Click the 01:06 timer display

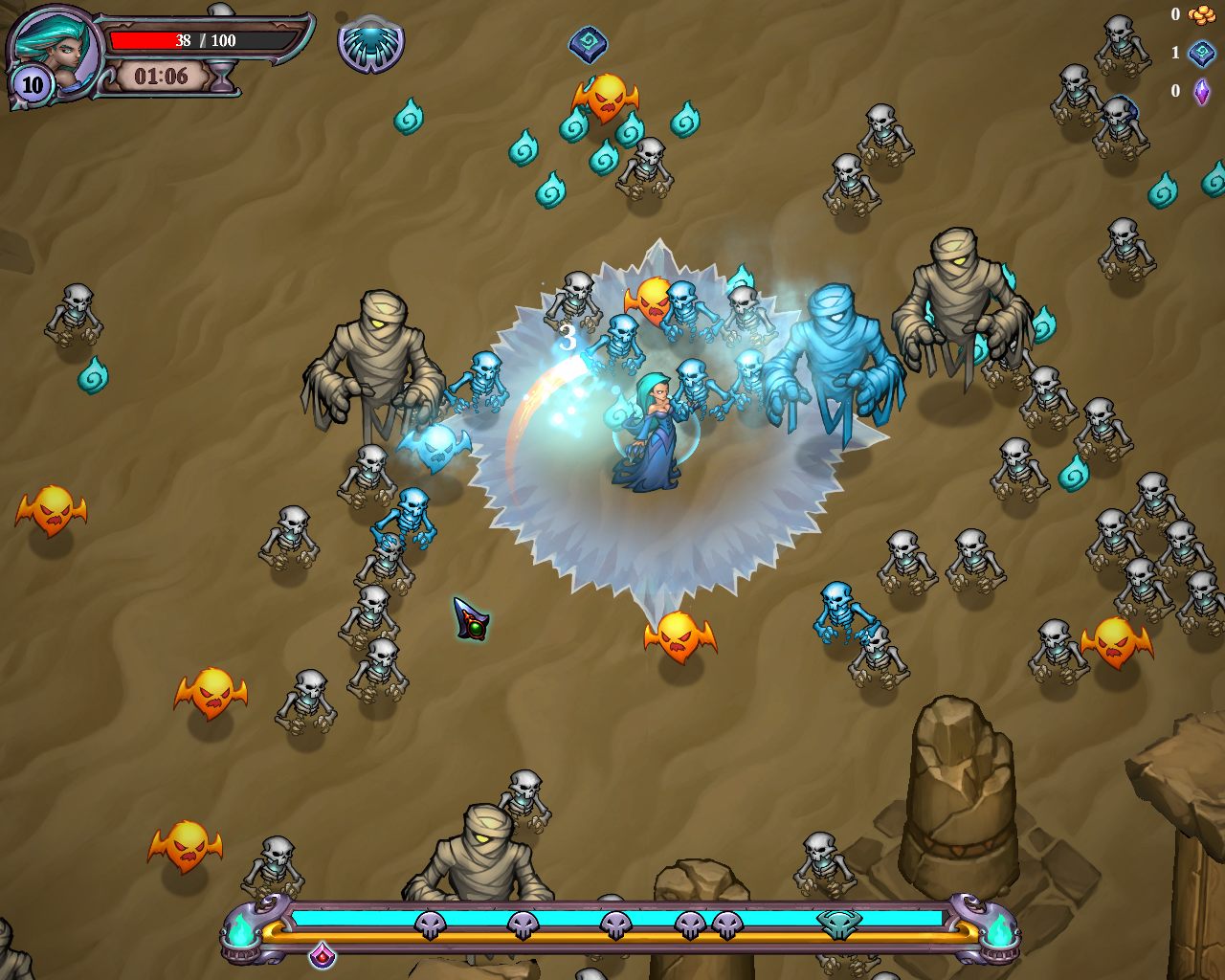163,77
